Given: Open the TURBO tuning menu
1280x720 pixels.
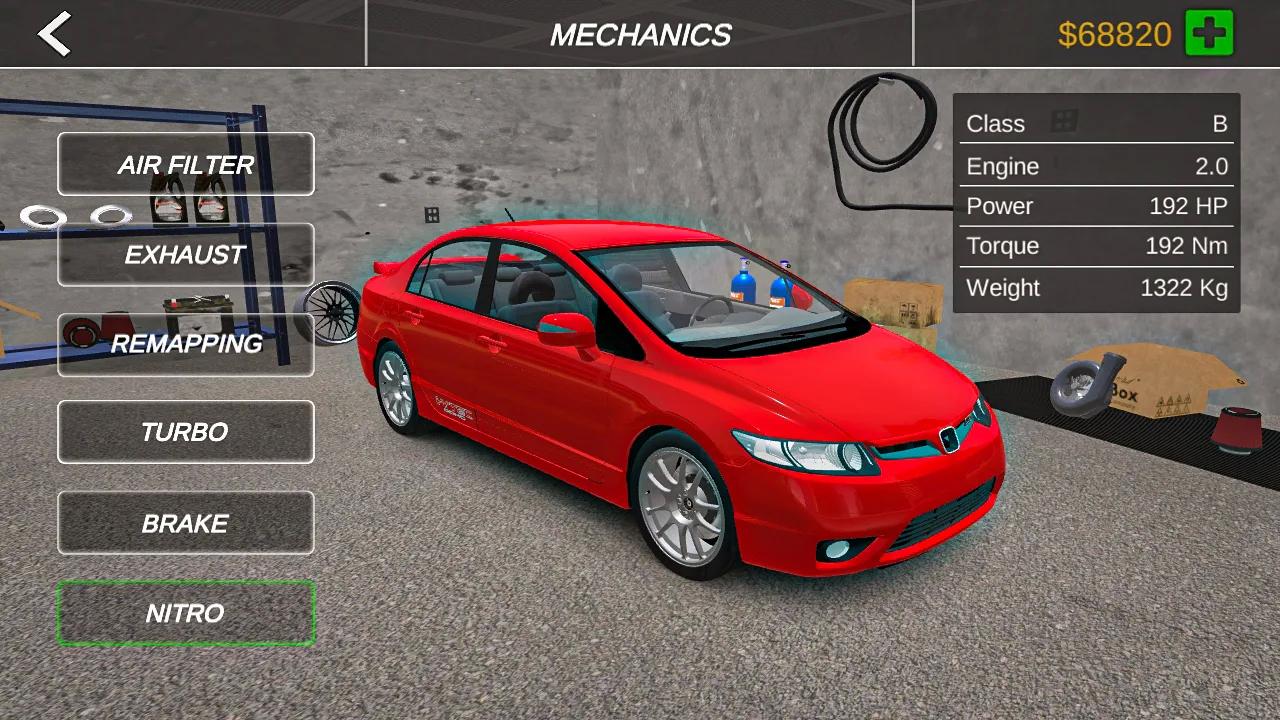Looking at the screenshot, I should [185, 432].
